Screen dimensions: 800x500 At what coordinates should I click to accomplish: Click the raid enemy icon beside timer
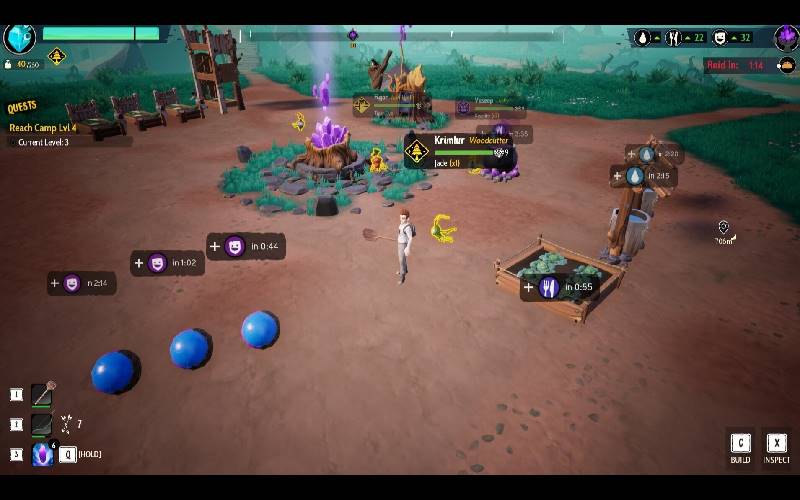(787, 66)
